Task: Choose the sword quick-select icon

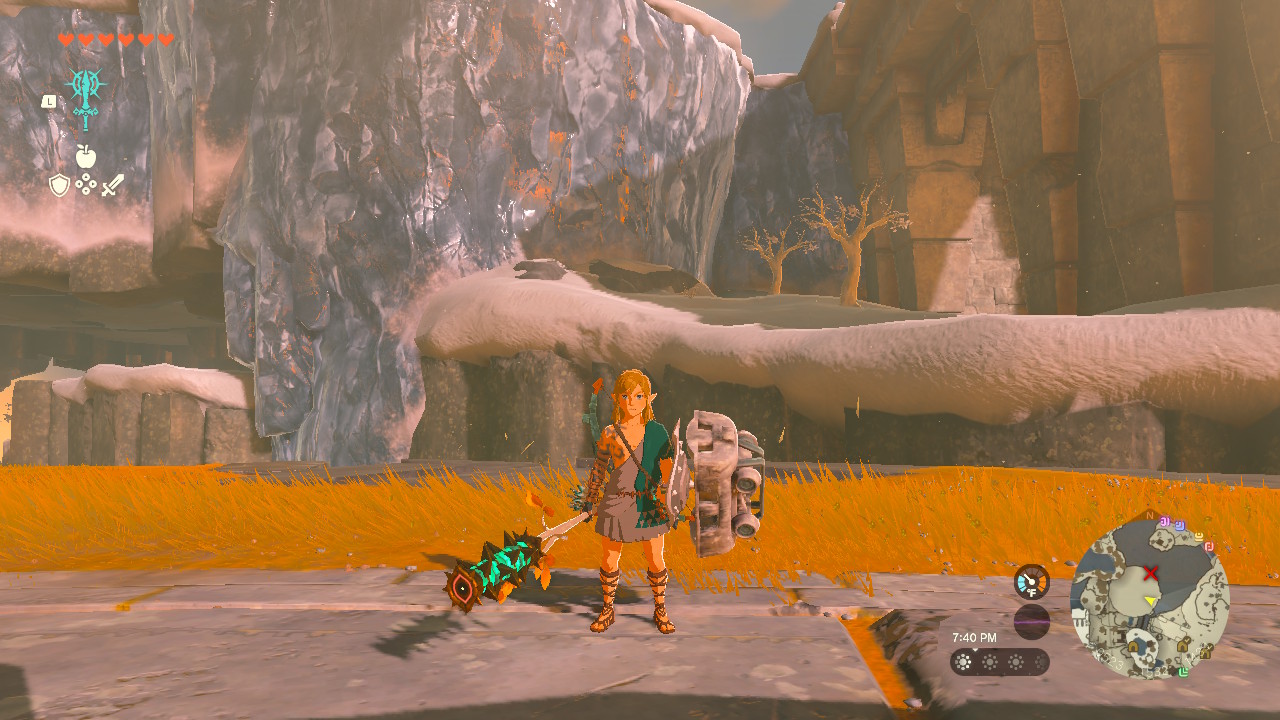Action: (113, 185)
